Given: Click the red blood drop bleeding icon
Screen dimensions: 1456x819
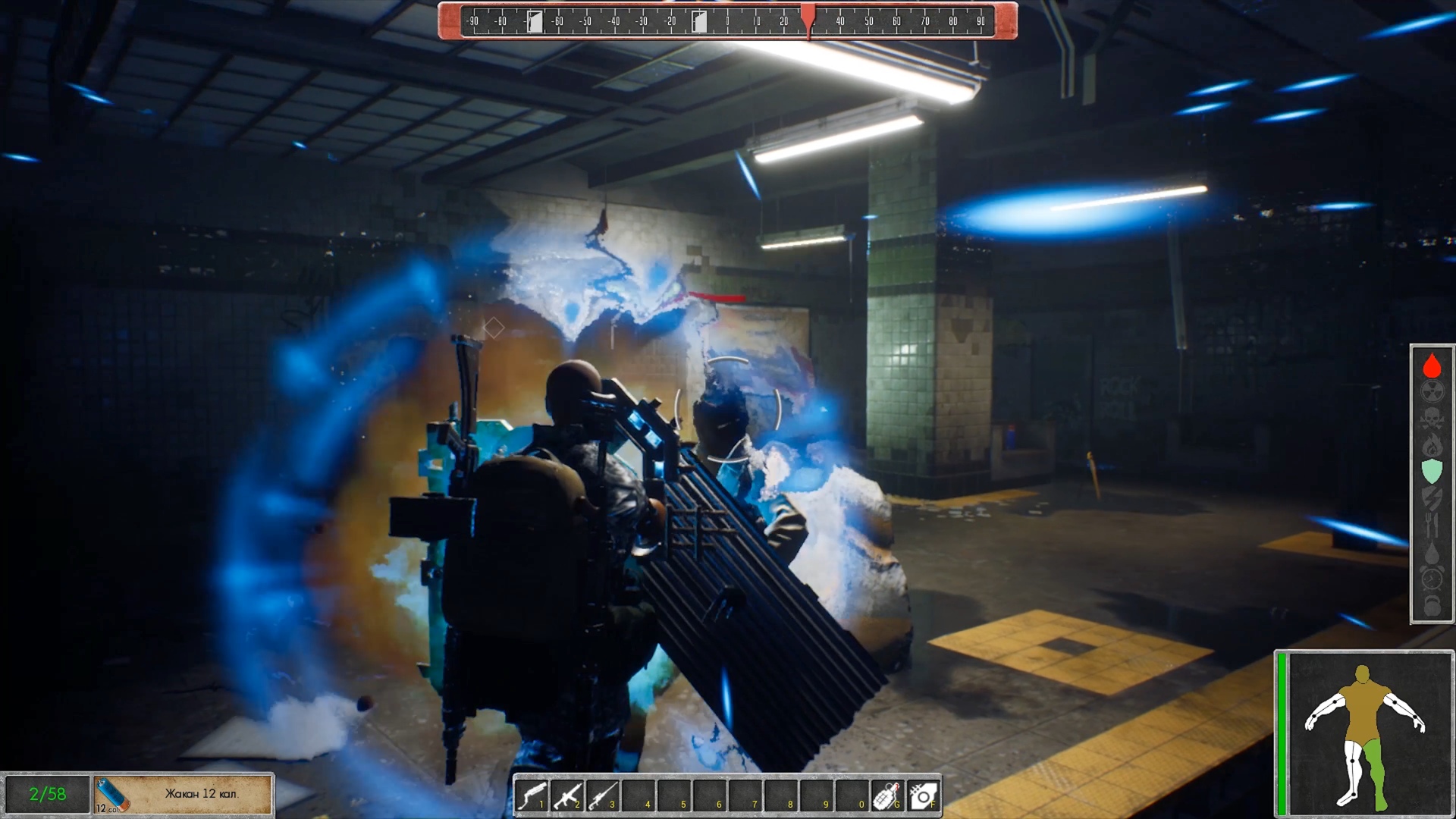Looking at the screenshot, I should tap(1432, 366).
